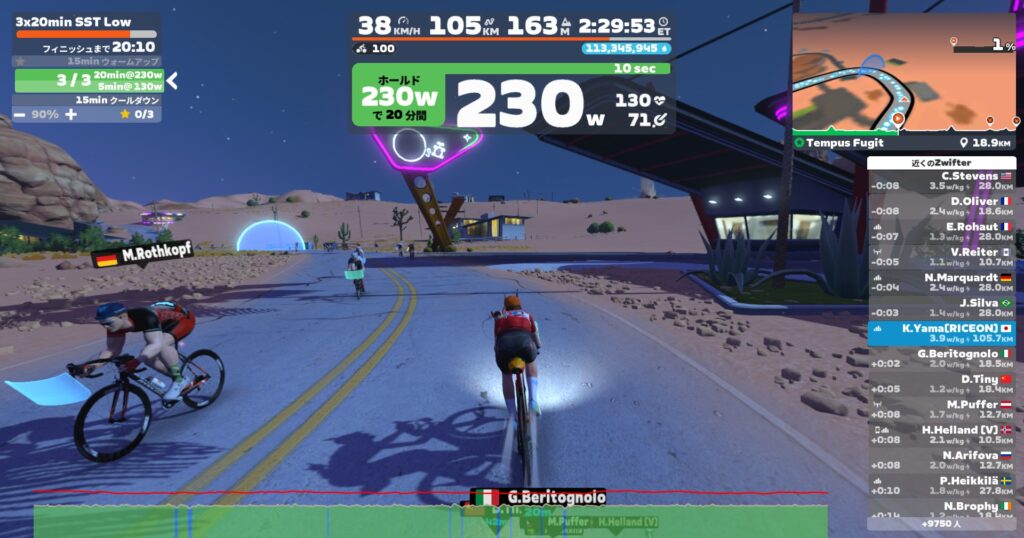1024x538 pixels.
Task: Select C.Stevens in the nearby Zwifters list
Action: 941,181
